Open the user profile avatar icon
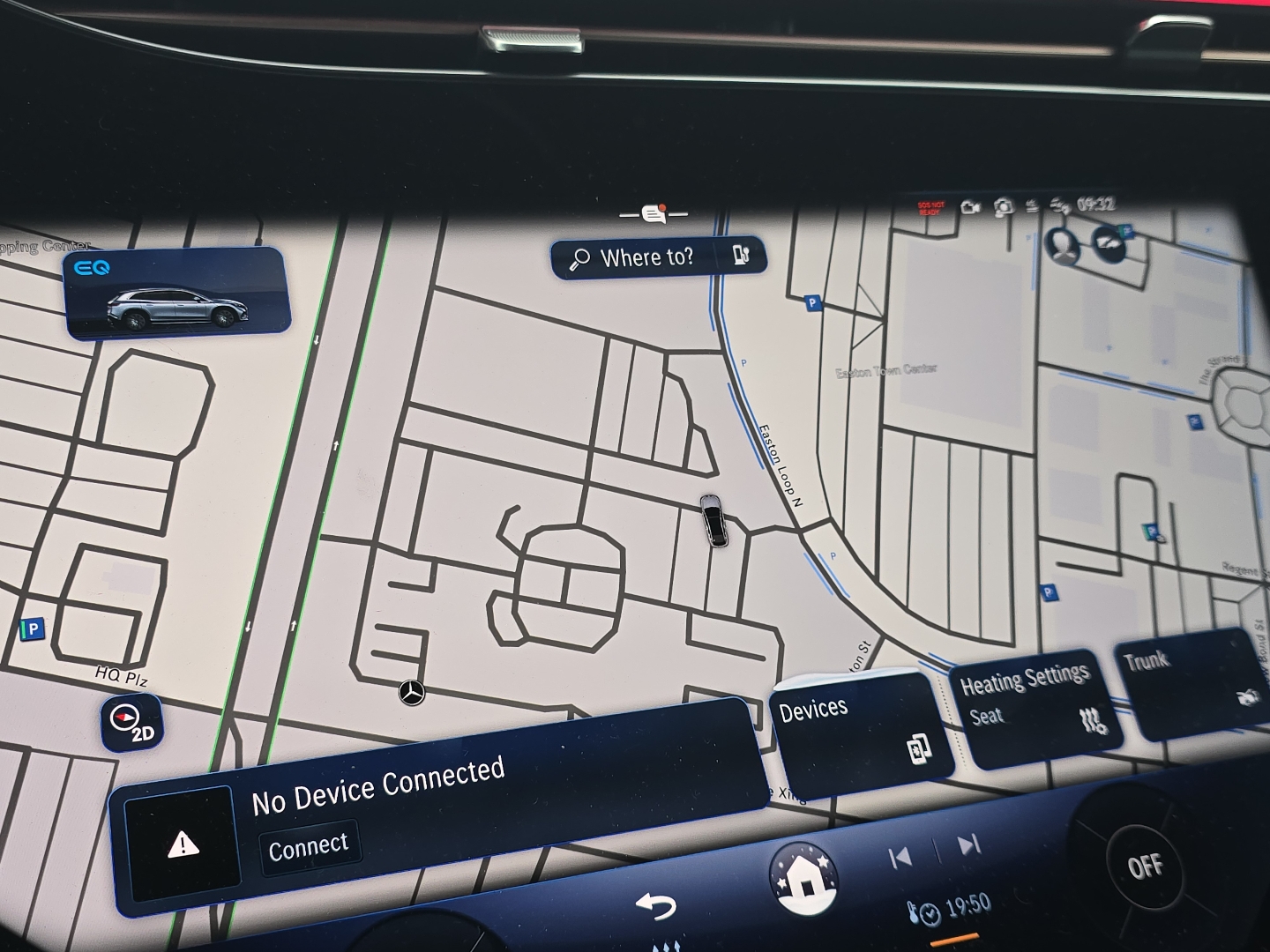This screenshot has height=952, width=1270. pyautogui.click(x=1062, y=246)
